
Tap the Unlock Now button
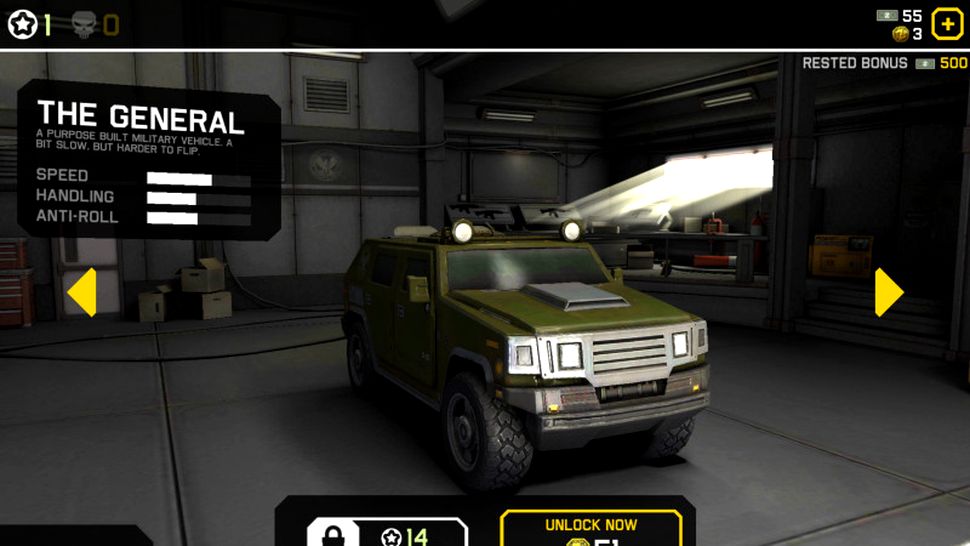click(x=591, y=529)
